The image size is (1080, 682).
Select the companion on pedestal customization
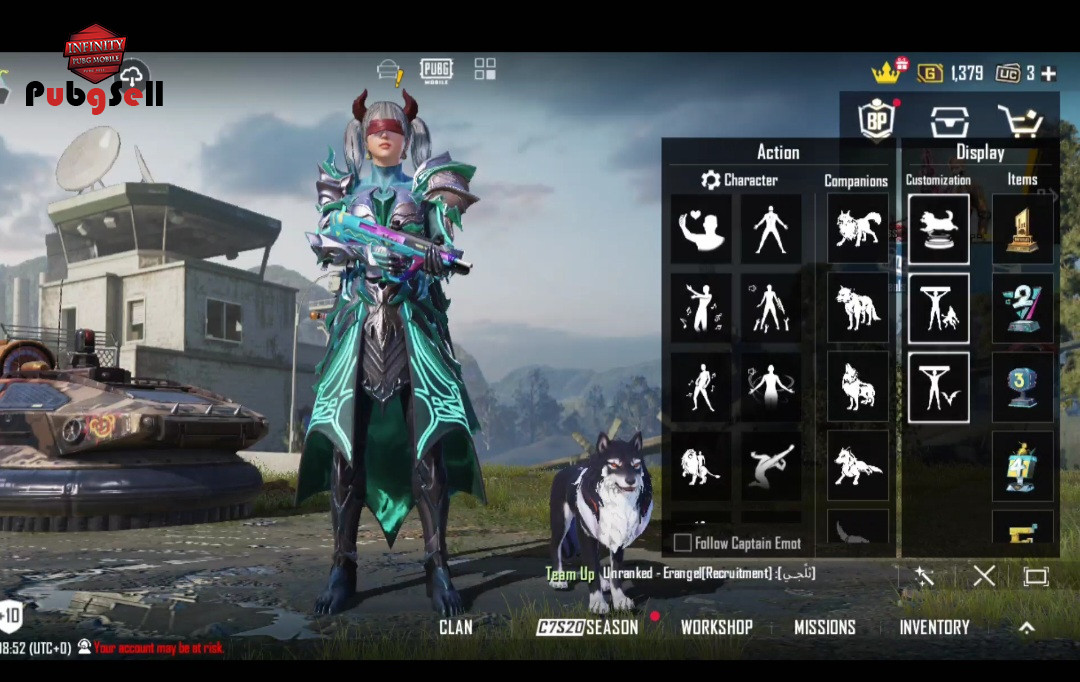[x=939, y=229]
